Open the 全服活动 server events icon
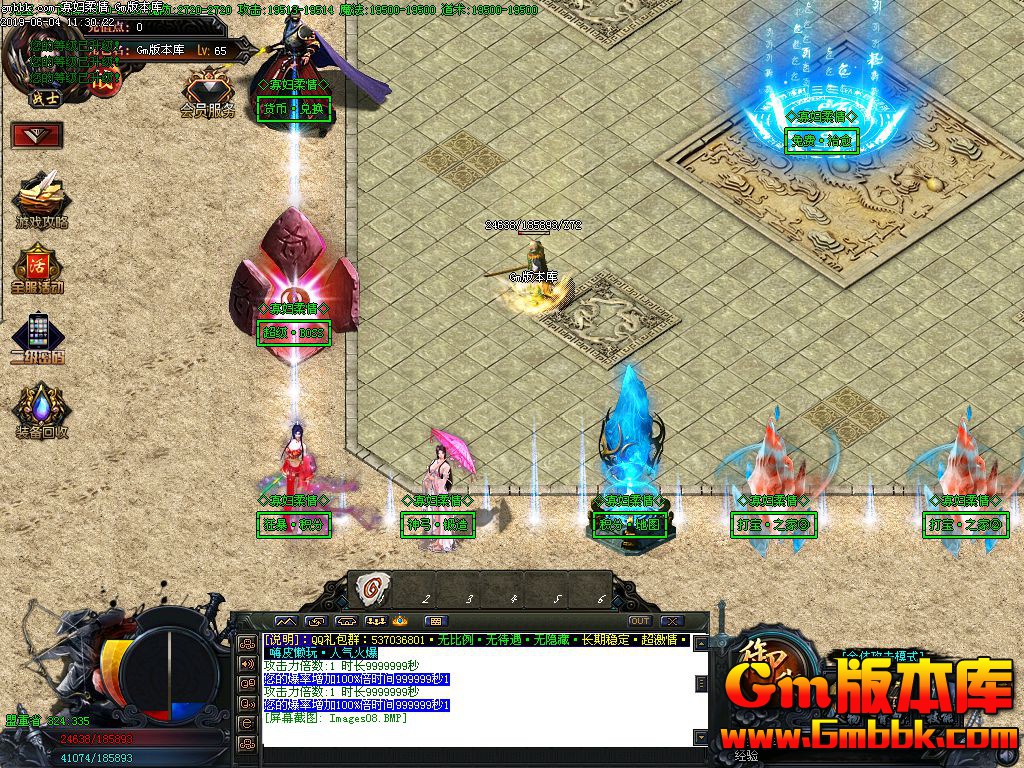 [38, 267]
